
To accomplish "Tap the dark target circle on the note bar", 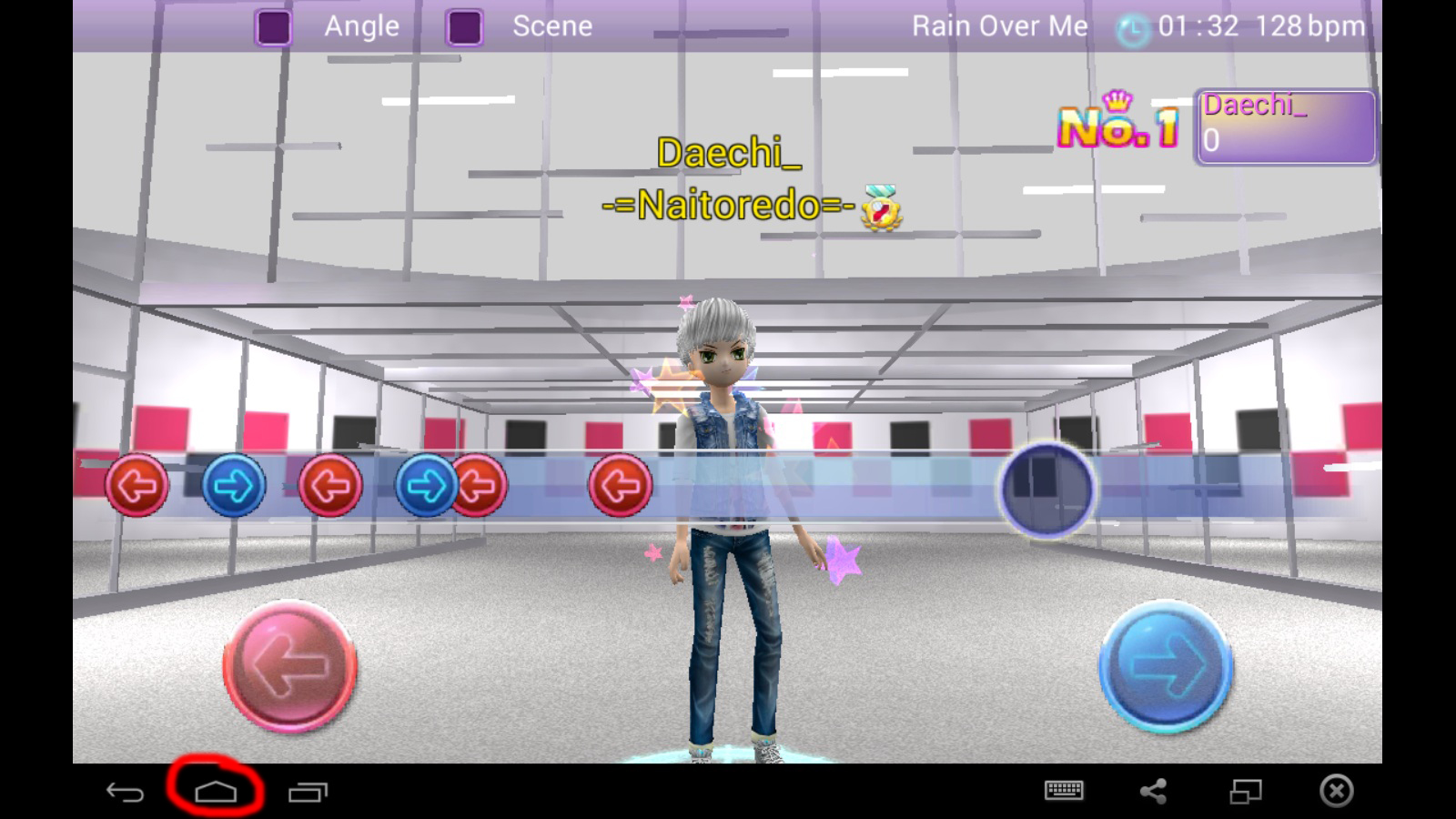I will (1048, 489).
